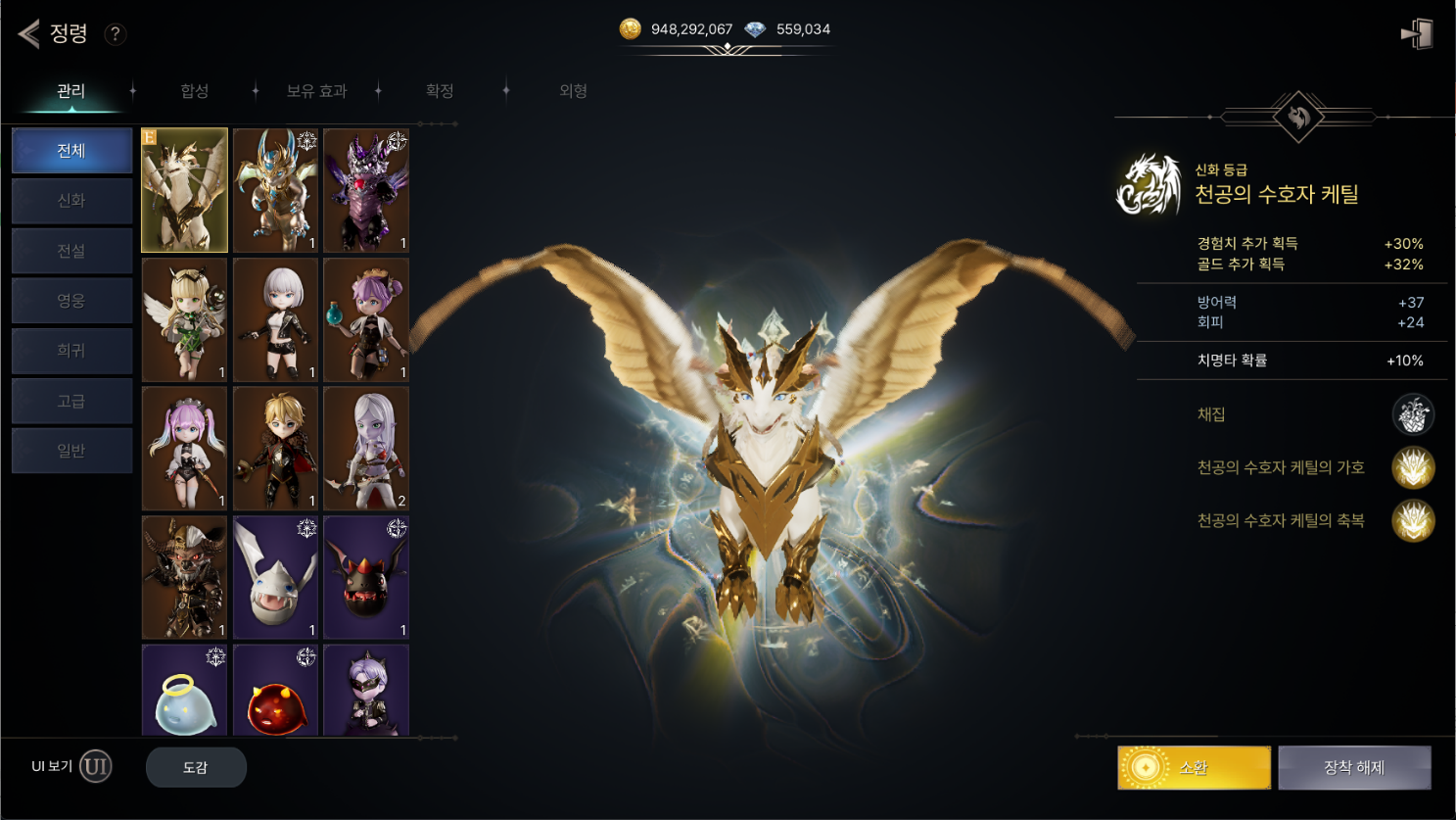Choose the 영웅 grade filter
Image resolution: width=1456 pixels, height=820 pixels.
pyautogui.click(x=71, y=301)
